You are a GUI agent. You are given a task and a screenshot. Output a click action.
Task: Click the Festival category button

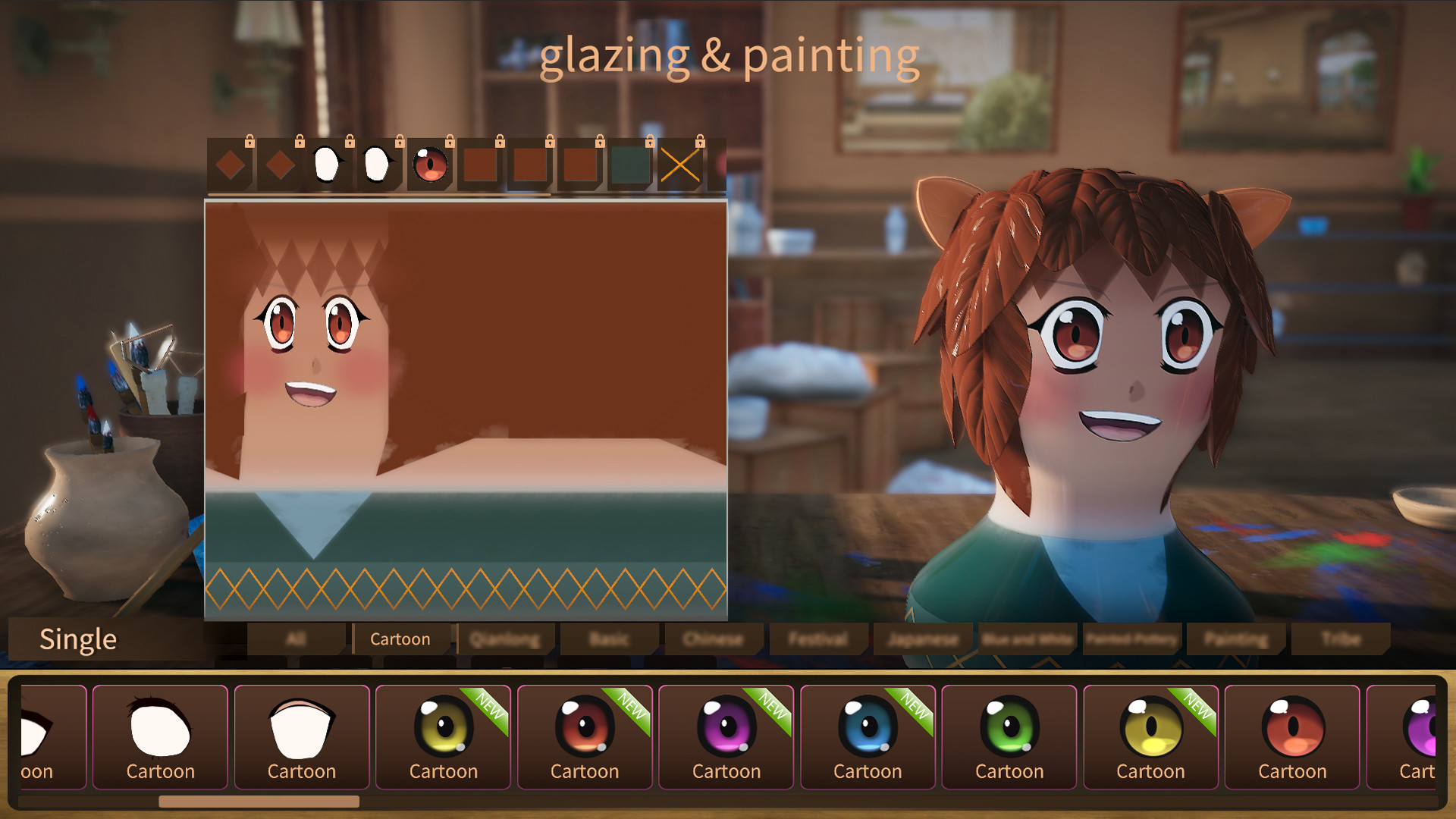(818, 639)
